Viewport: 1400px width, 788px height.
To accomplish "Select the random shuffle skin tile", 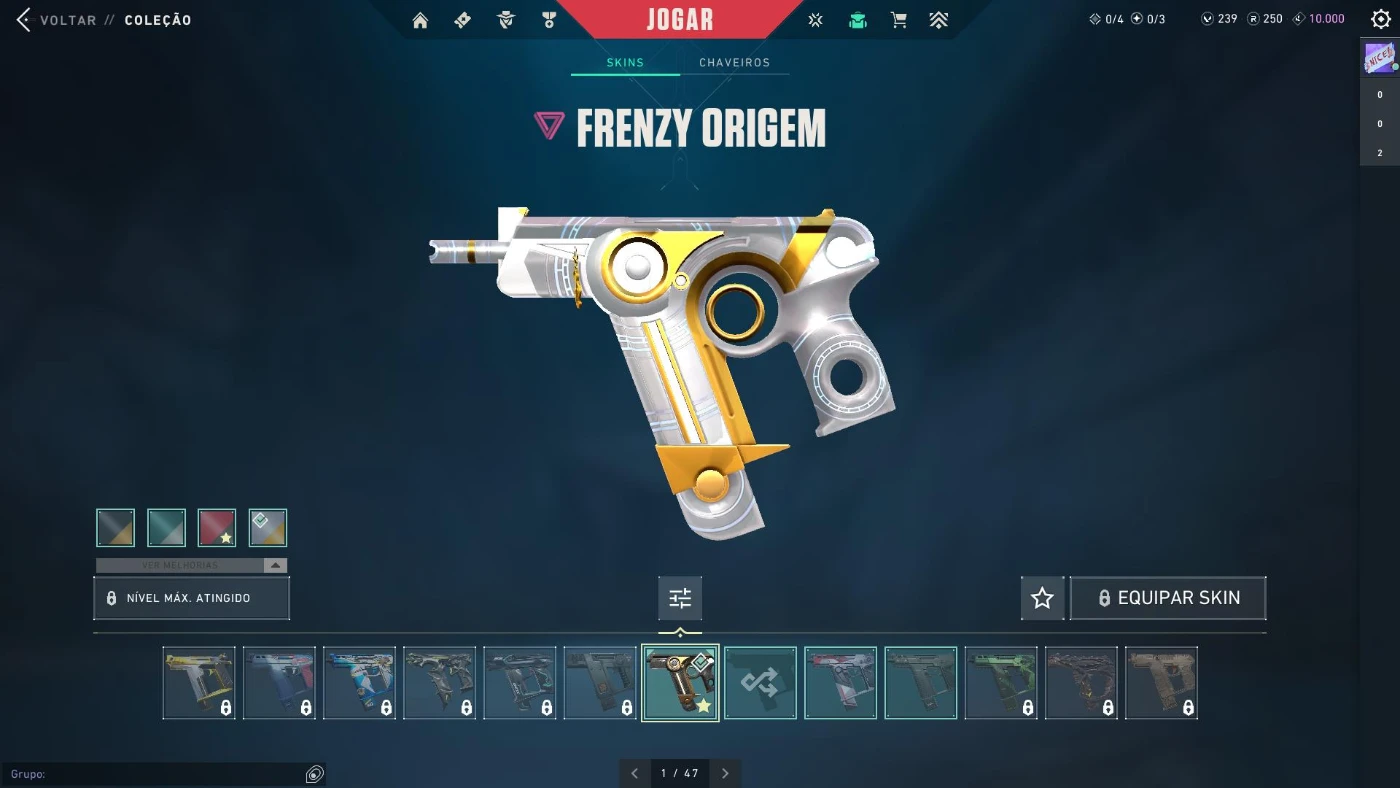I will pyautogui.click(x=760, y=683).
